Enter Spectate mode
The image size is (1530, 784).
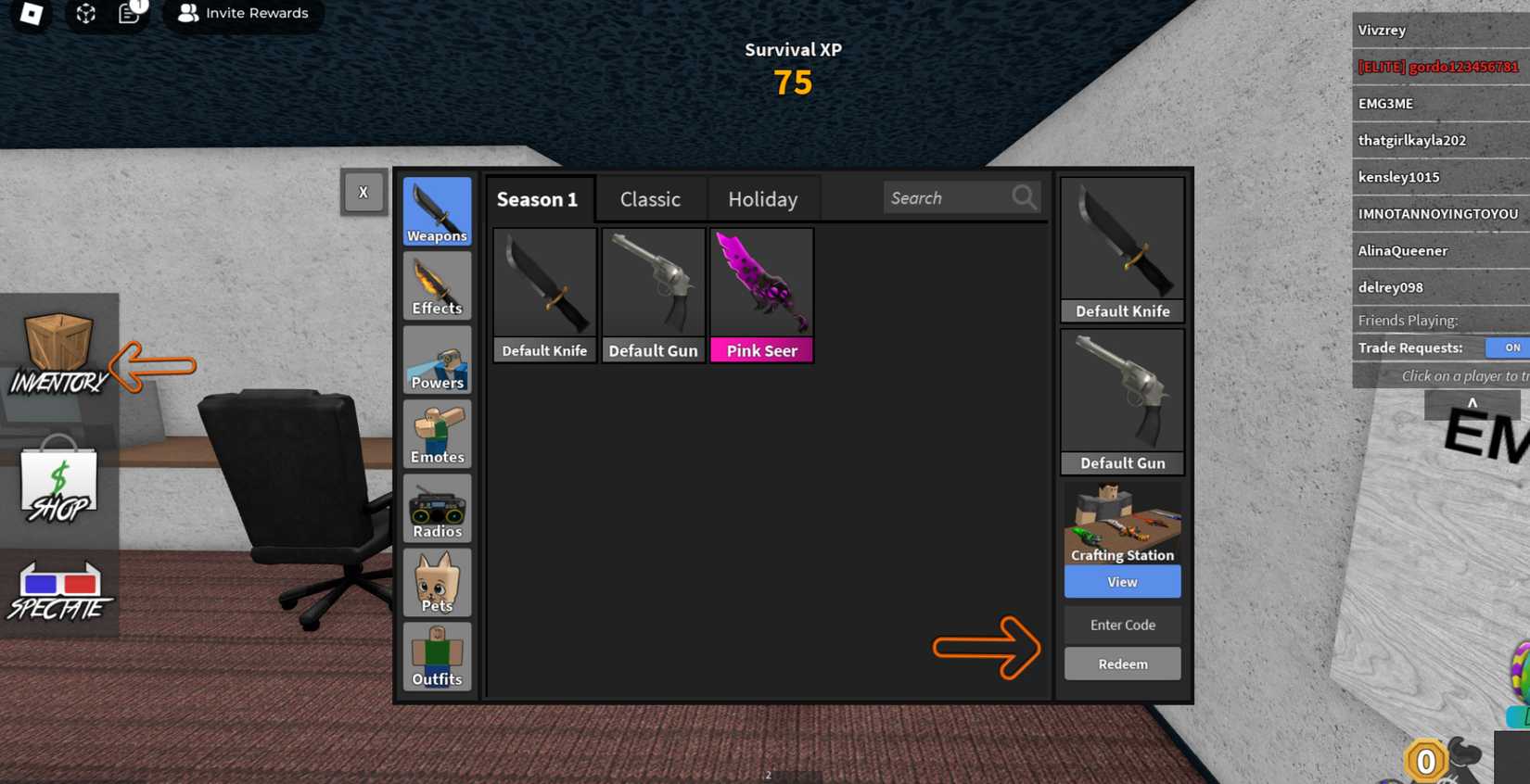coord(58,588)
